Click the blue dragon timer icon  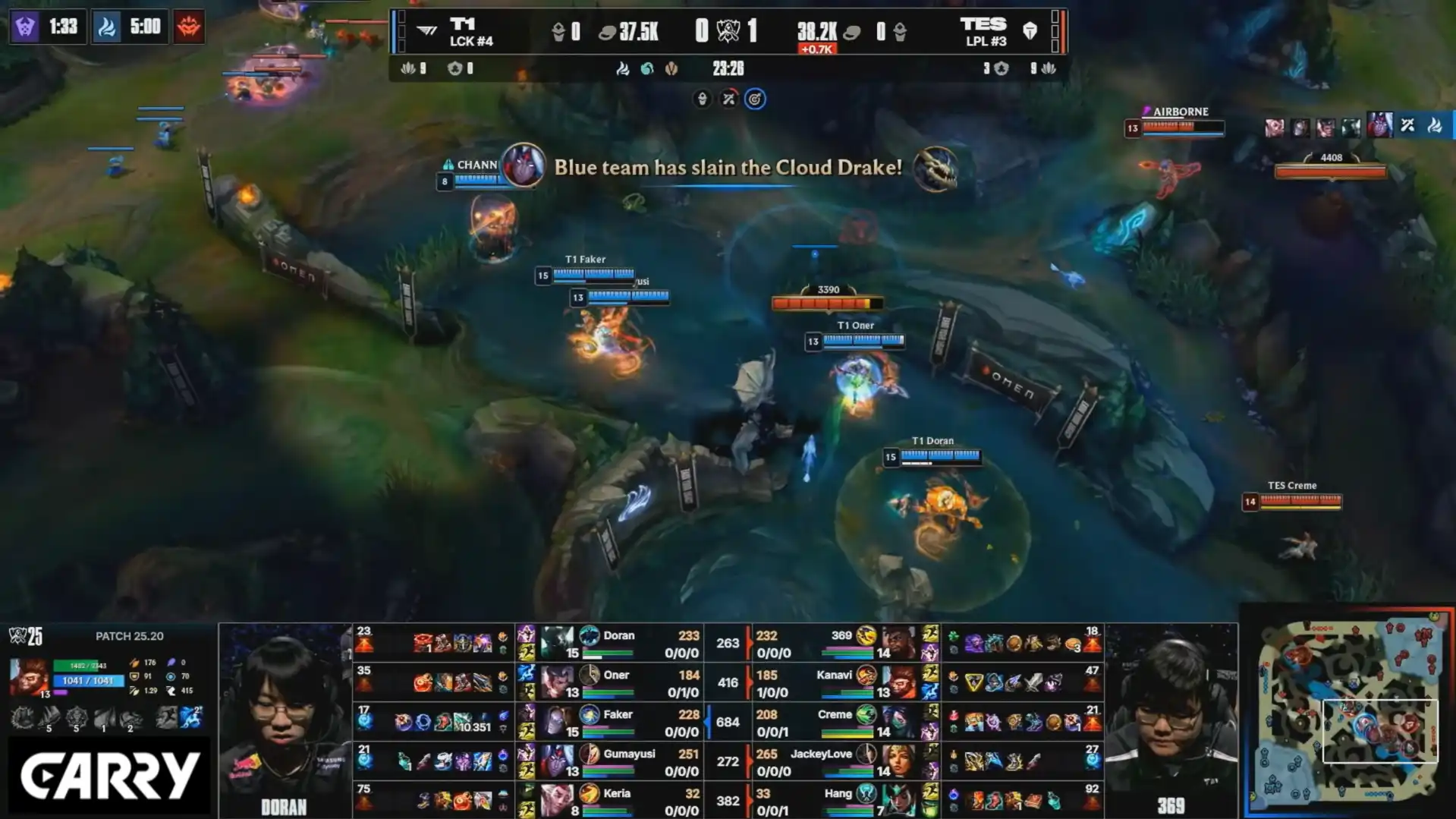(107, 27)
